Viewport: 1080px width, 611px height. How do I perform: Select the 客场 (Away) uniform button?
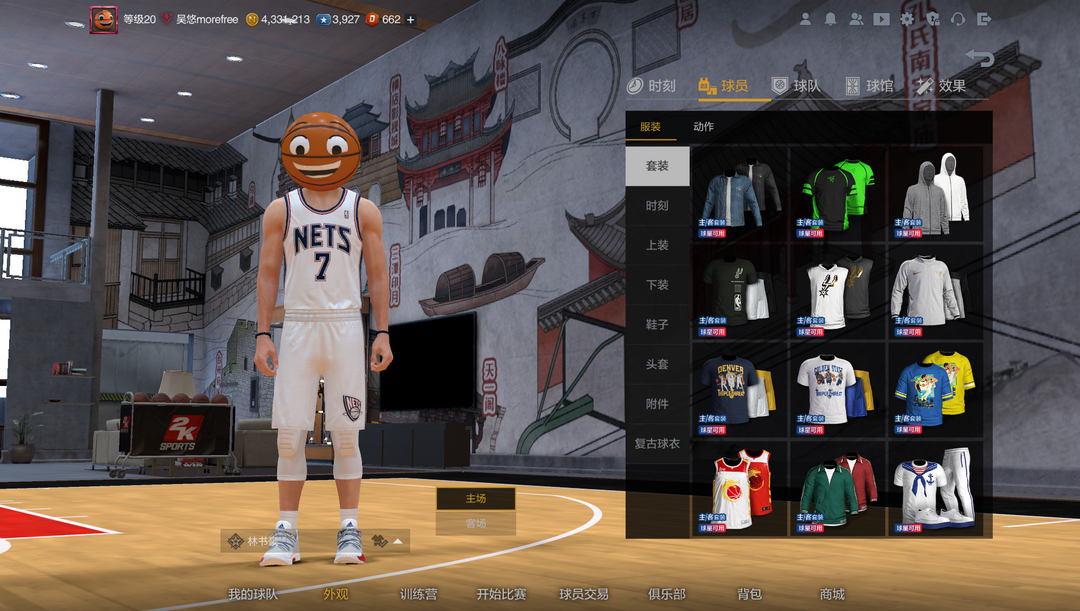coord(476,523)
